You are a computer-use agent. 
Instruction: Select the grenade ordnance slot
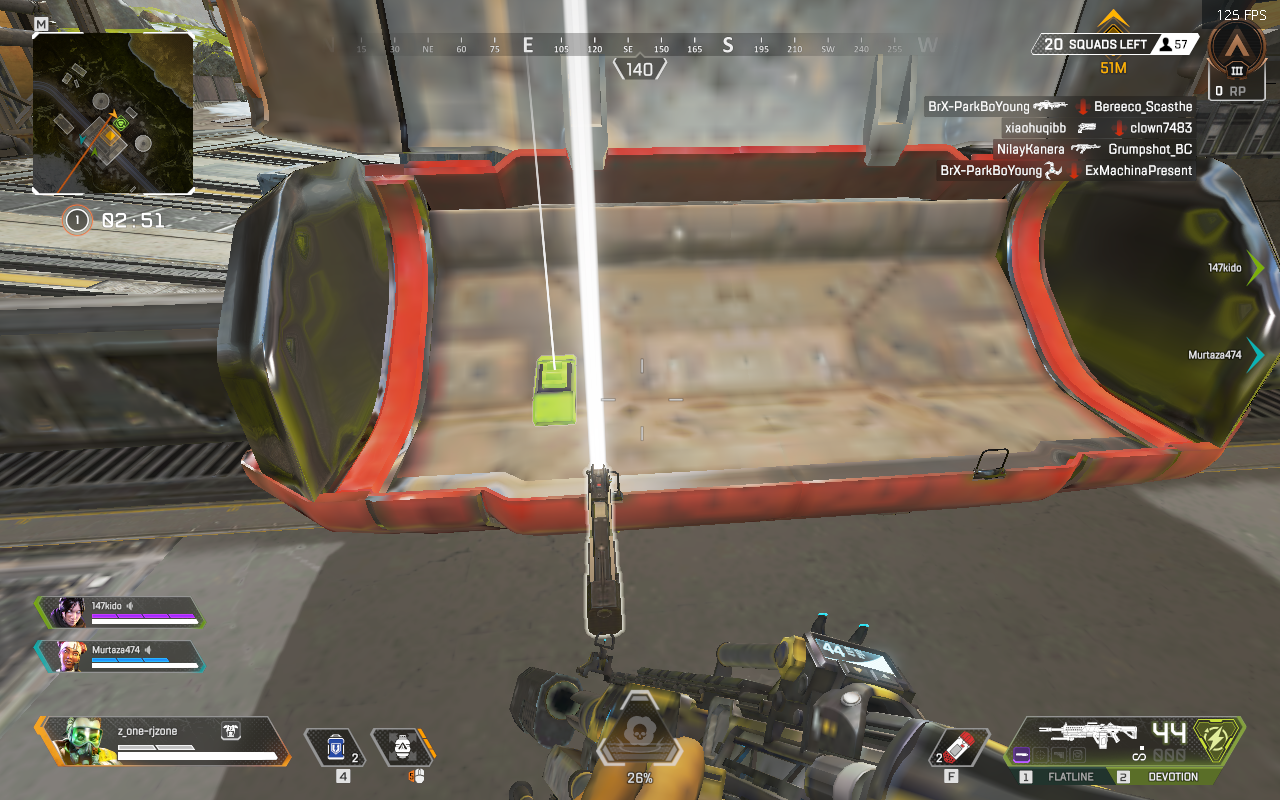point(958,747)
